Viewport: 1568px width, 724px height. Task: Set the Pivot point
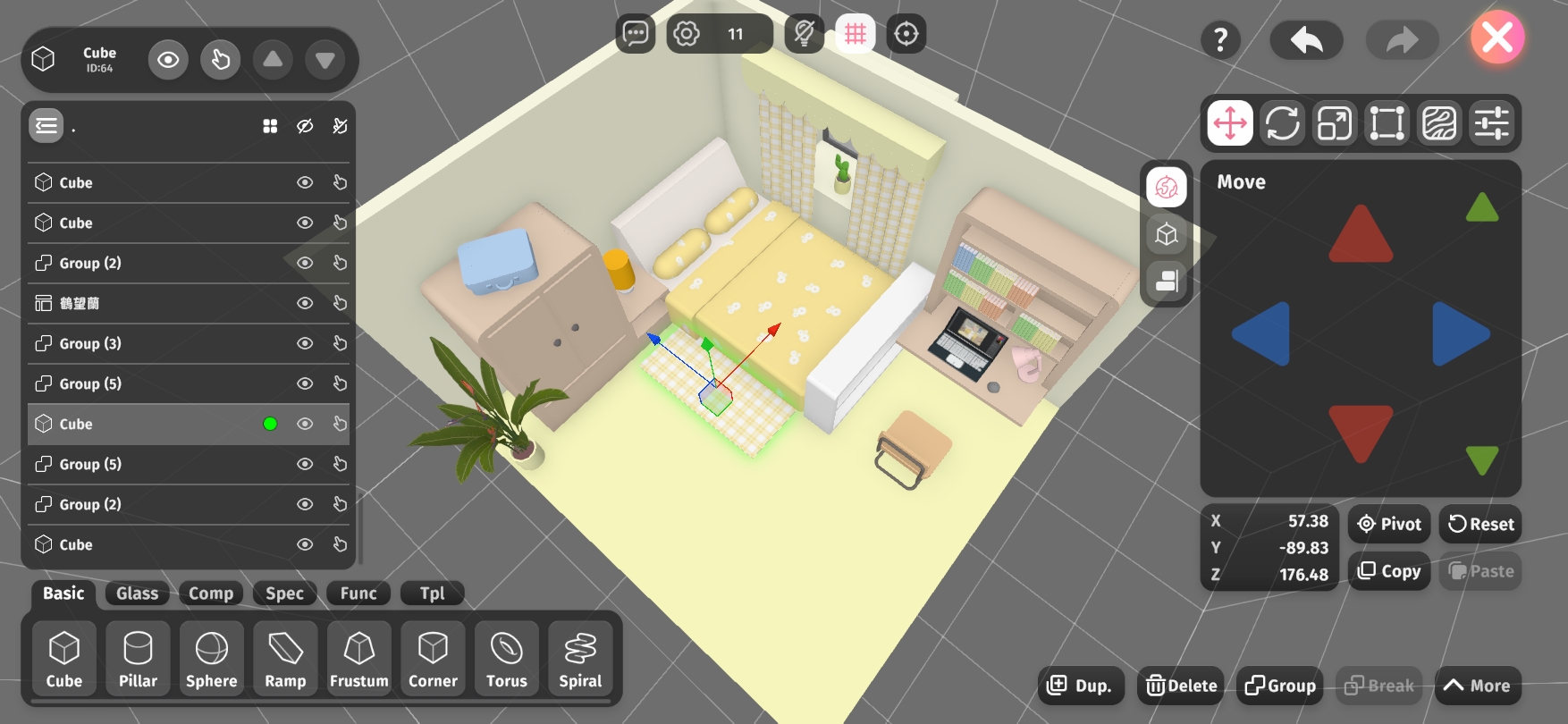tap(1389, 524)
